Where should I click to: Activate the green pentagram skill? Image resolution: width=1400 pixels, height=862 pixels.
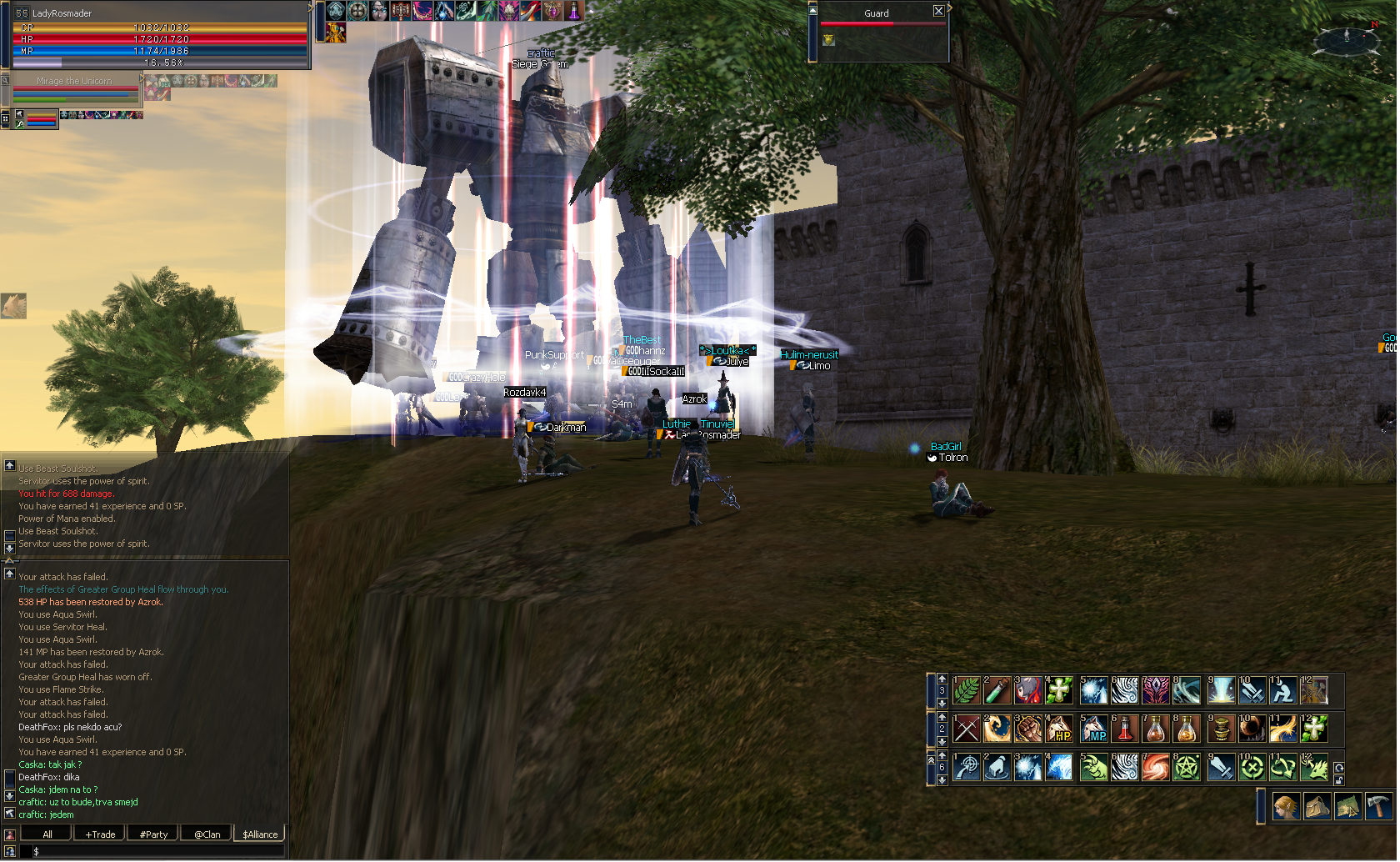1187,768
